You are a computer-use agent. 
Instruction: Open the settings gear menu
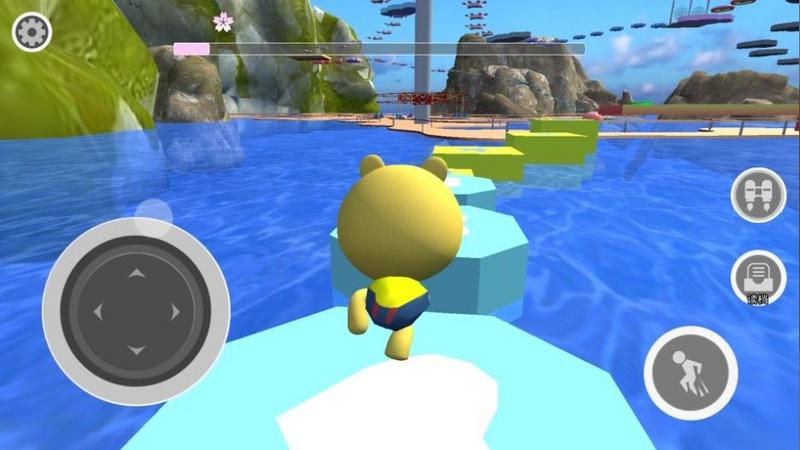pos(31,32)
